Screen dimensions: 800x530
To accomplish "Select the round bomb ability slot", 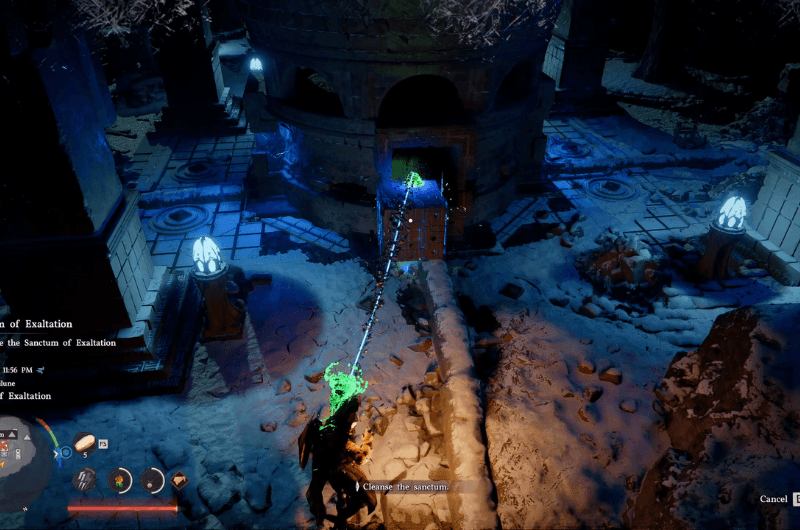I will (152, 480).
